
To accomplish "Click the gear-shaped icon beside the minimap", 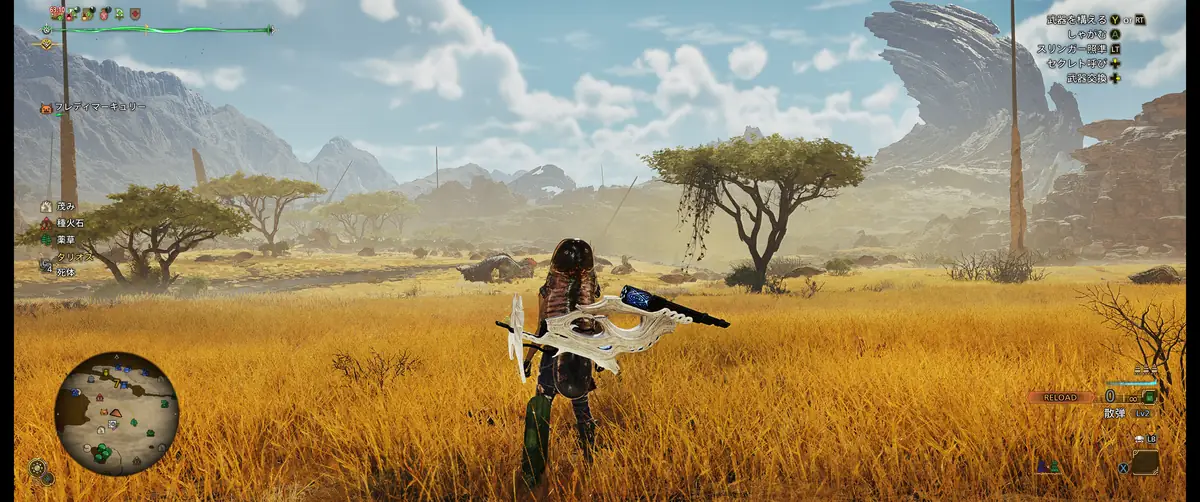I will [x=38, y=468].
